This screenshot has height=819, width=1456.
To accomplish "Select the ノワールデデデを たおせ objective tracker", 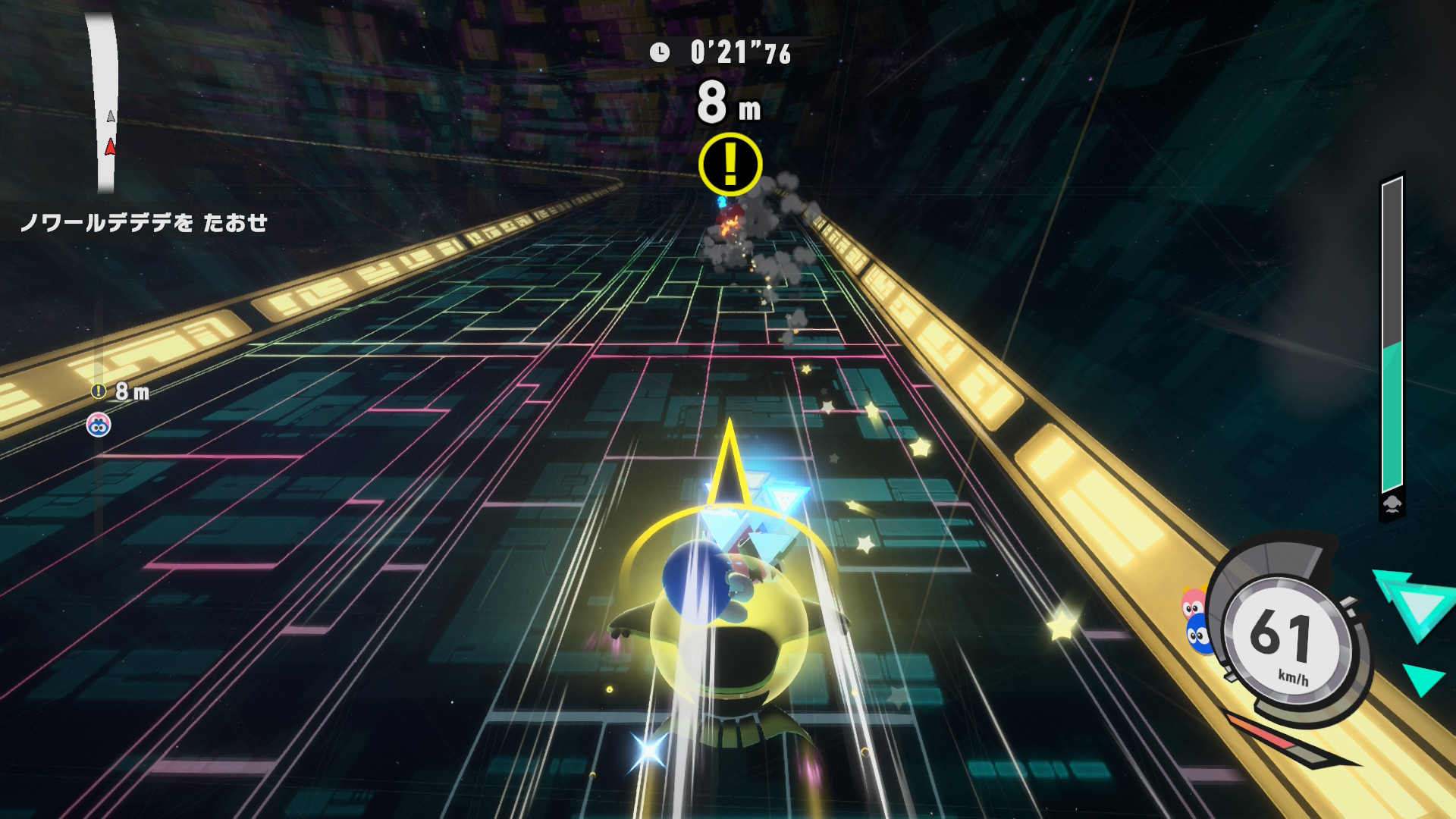I will (144, 223).
